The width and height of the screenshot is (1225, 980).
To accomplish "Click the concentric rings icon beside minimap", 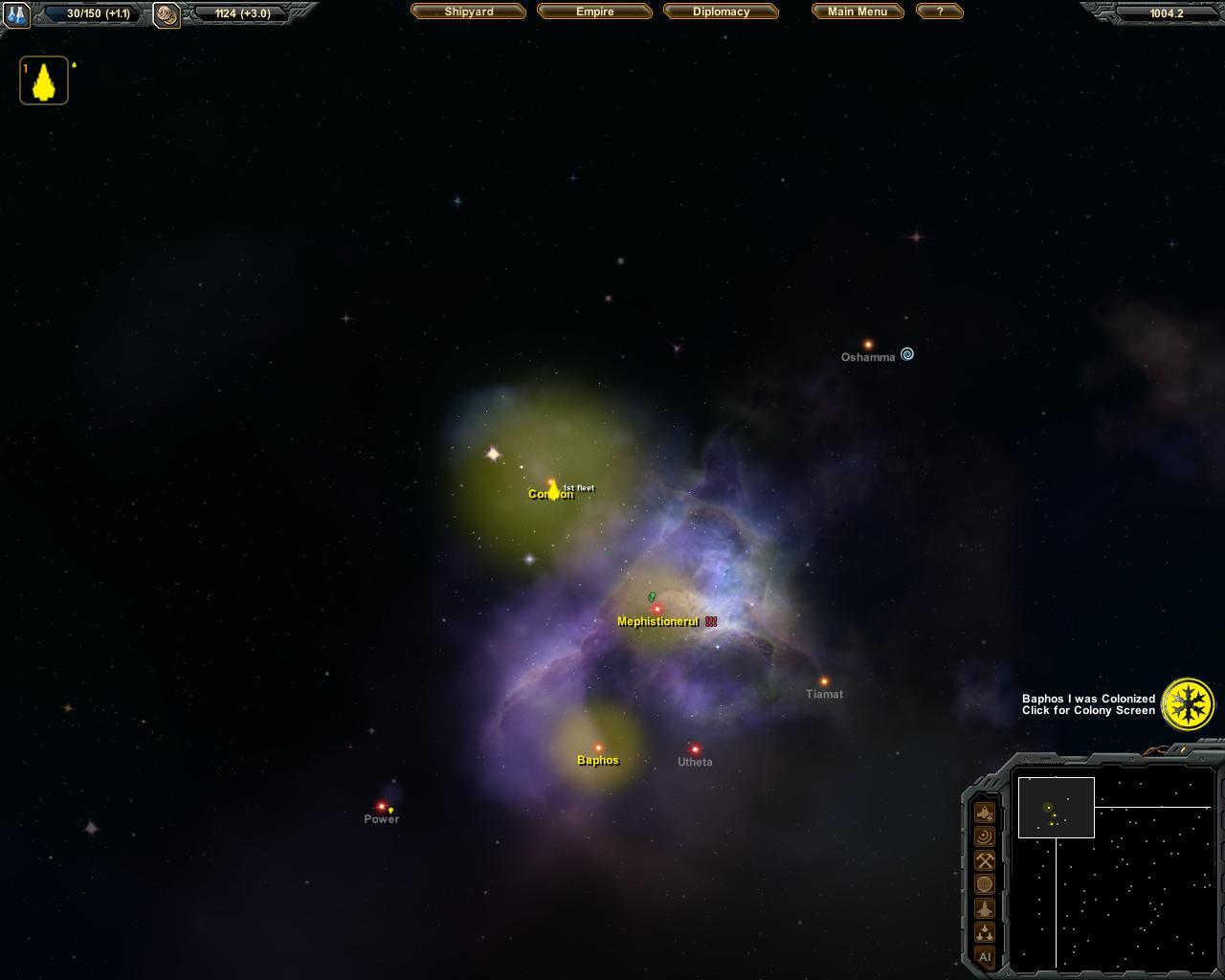I will (x=984, y=836).
